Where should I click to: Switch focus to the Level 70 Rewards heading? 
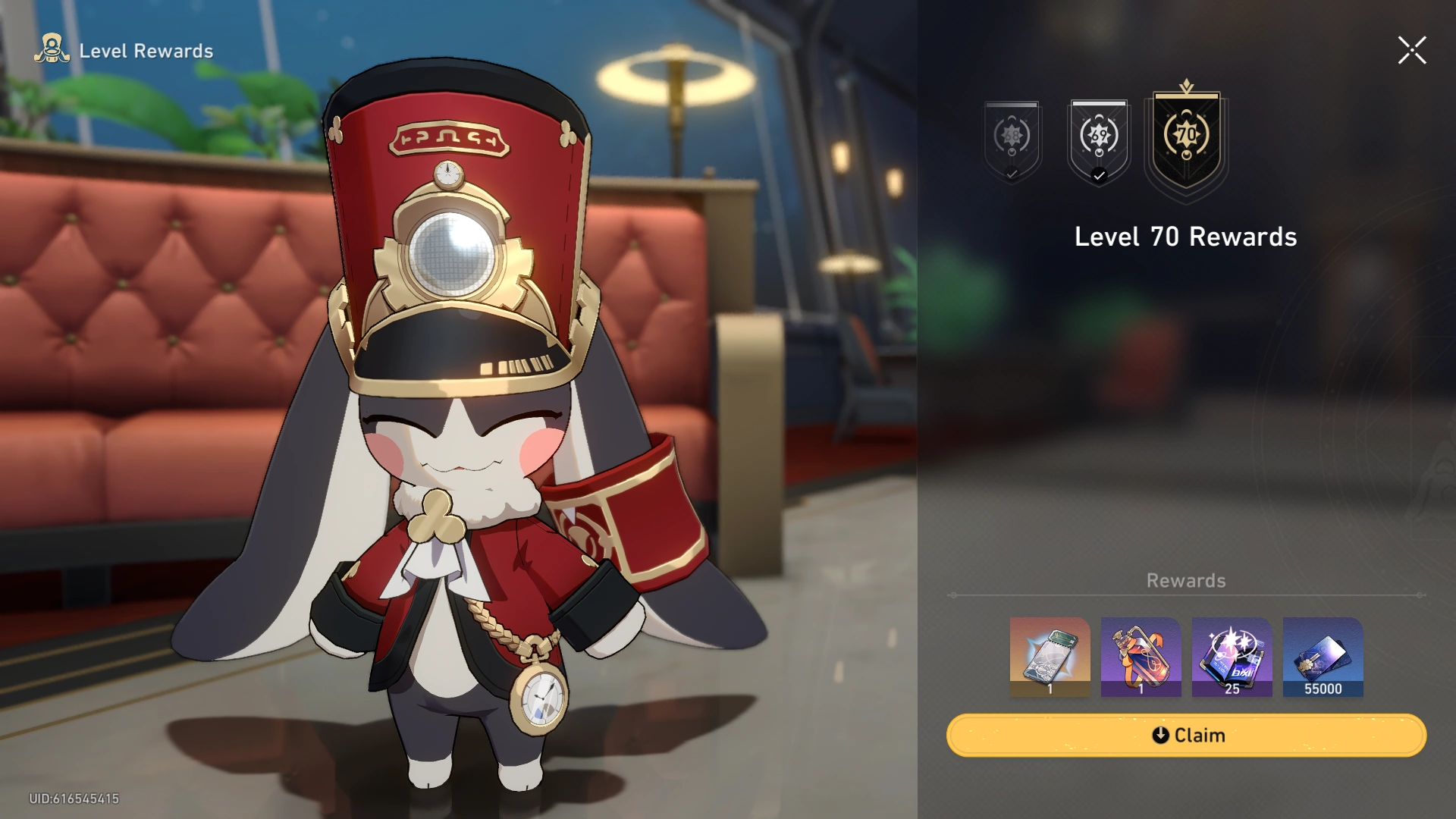point(1185,237)
